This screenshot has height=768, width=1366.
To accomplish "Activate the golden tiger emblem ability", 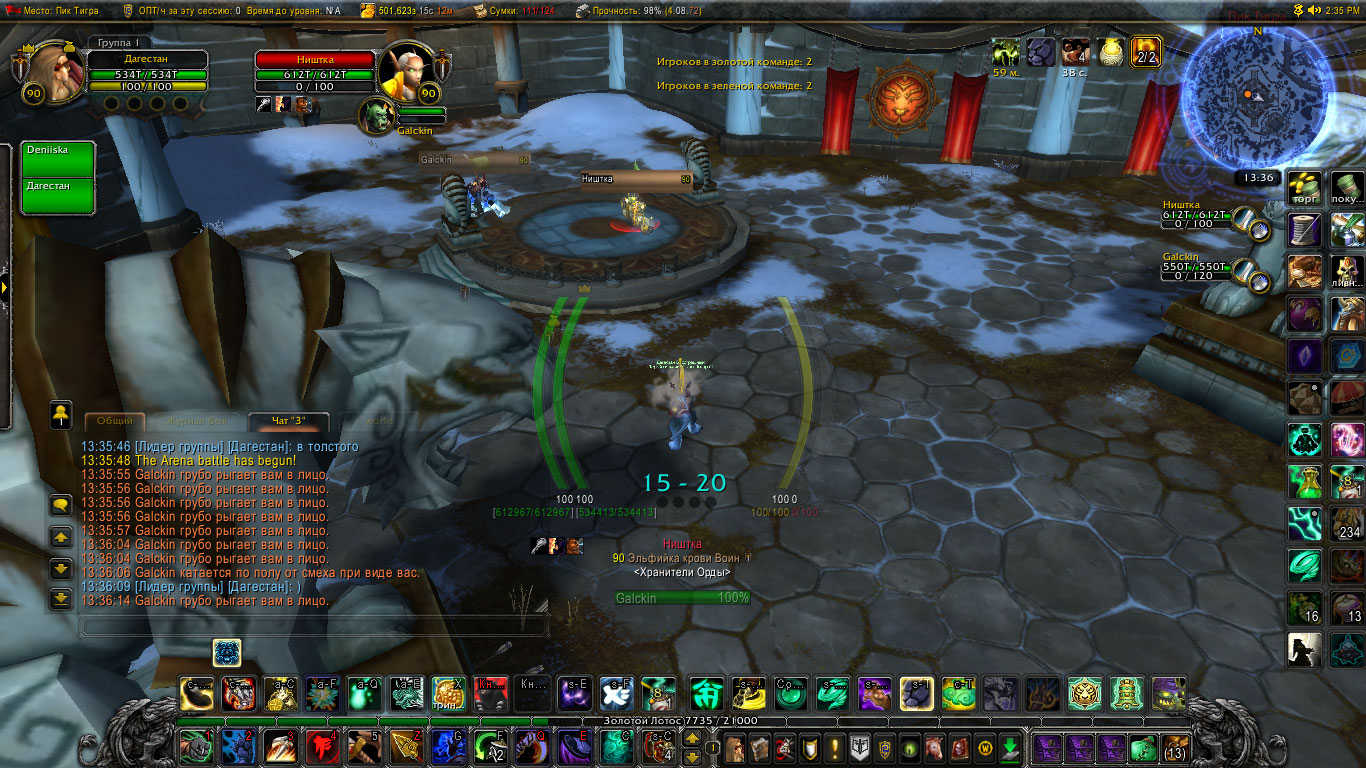I will point(1085,692).
